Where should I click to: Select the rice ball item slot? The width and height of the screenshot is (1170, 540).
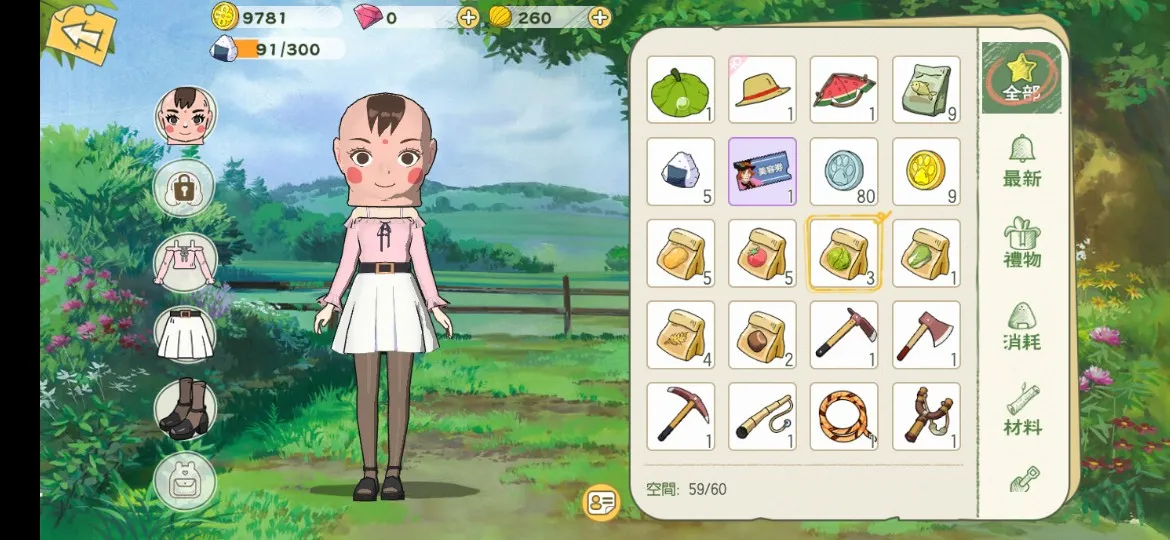(x=680, y=171)
